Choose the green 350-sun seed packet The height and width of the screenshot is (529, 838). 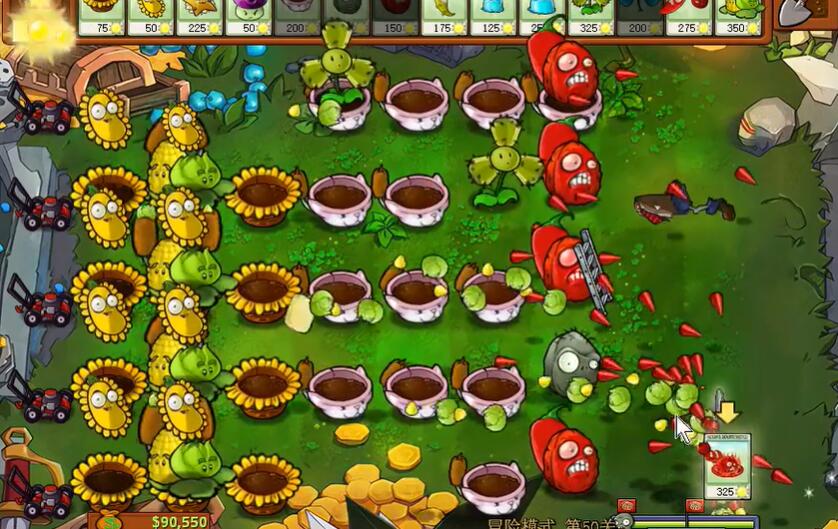[738, 16]
